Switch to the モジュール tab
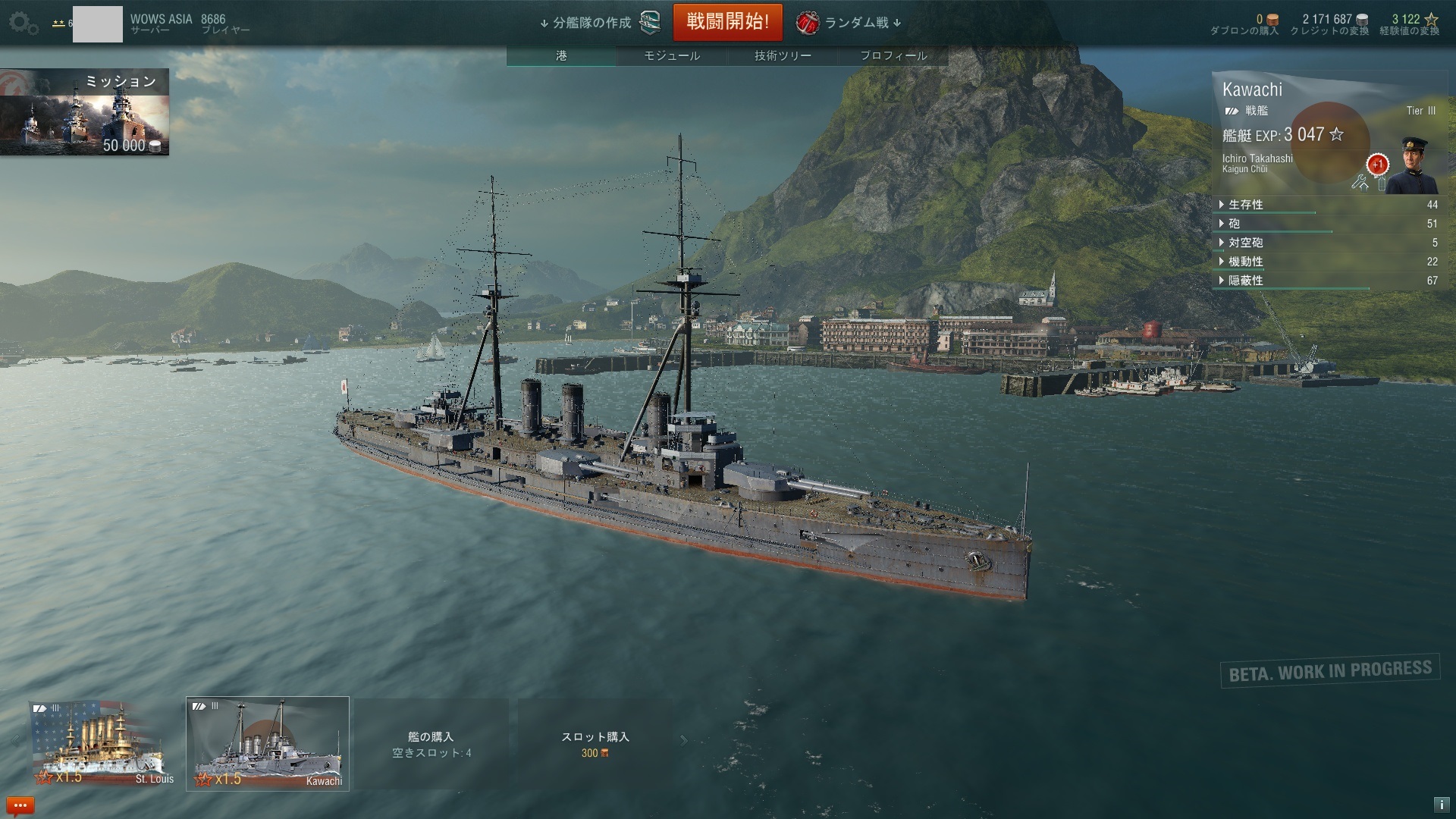Image resolution: width=1456 pixels, height=819 pixels. (x=672, y=55)
